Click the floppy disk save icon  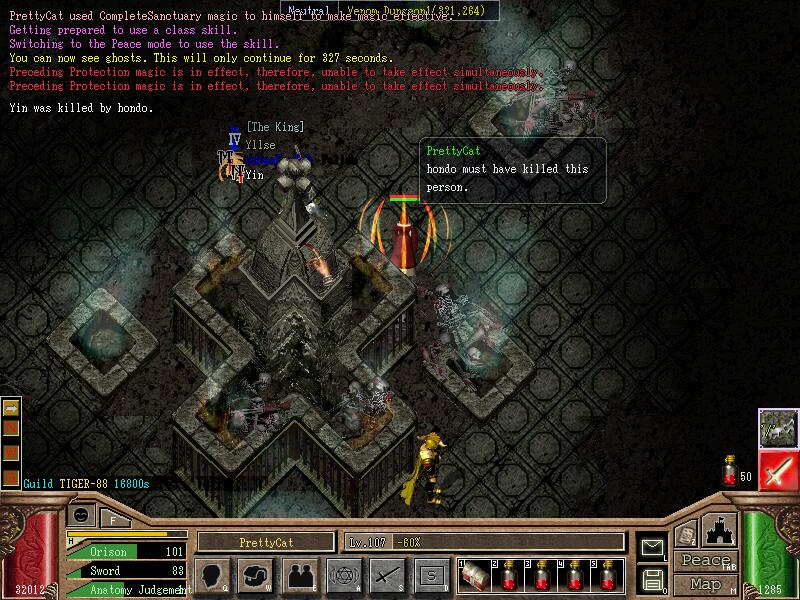coord(652,578)
